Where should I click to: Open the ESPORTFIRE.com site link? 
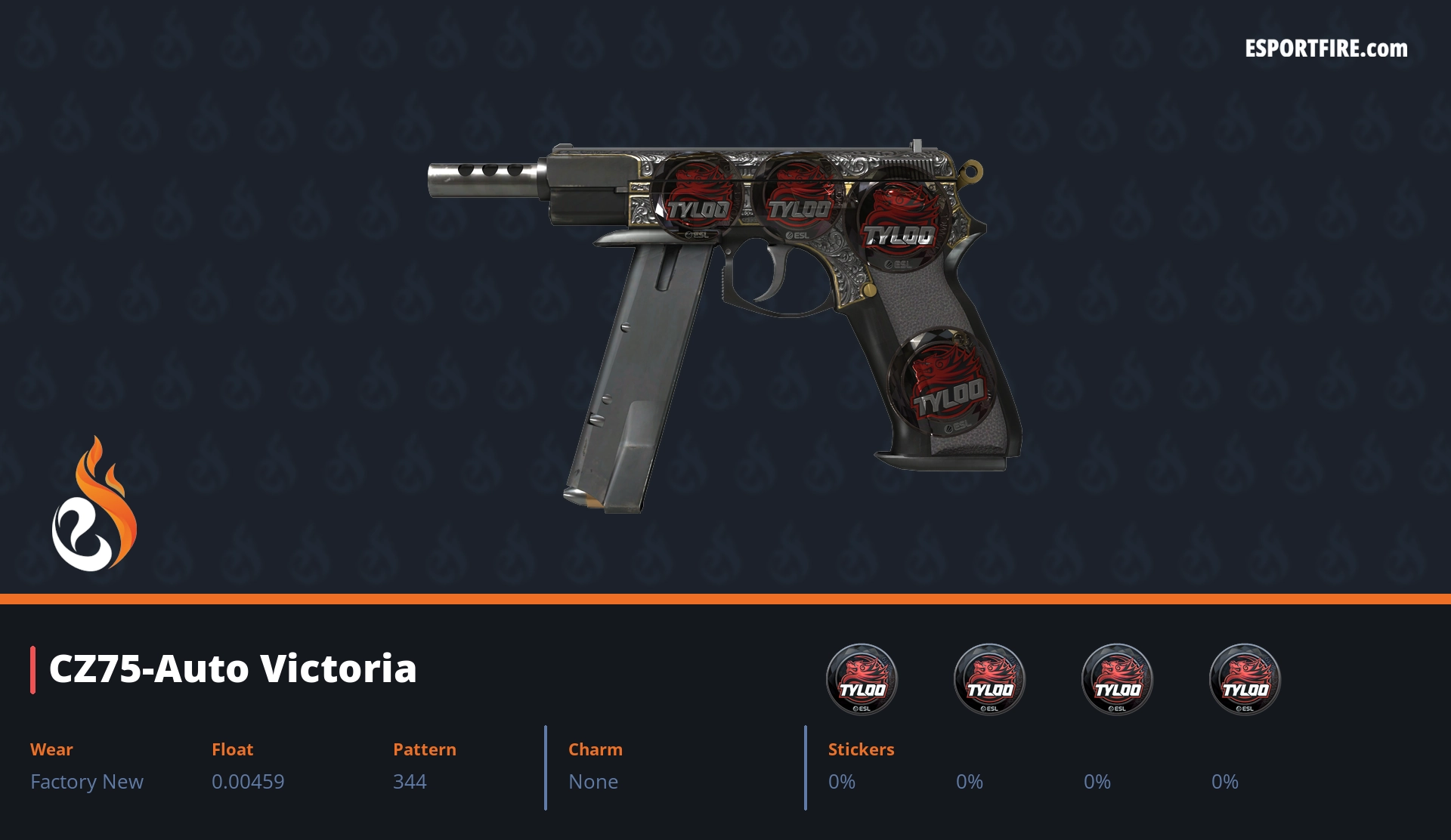(x=1326, y=49)
